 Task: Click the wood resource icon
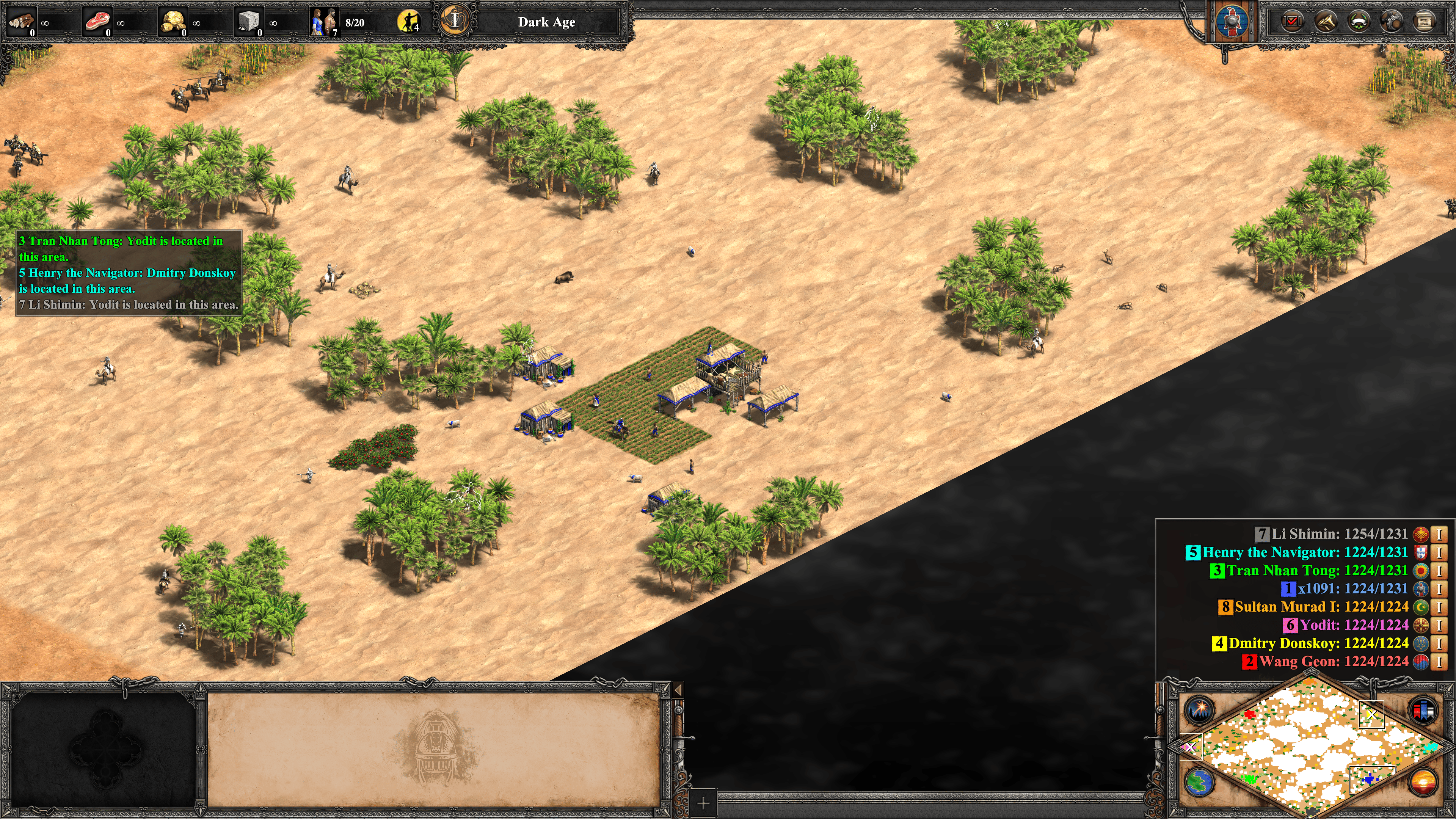click(x=22, y=22)
